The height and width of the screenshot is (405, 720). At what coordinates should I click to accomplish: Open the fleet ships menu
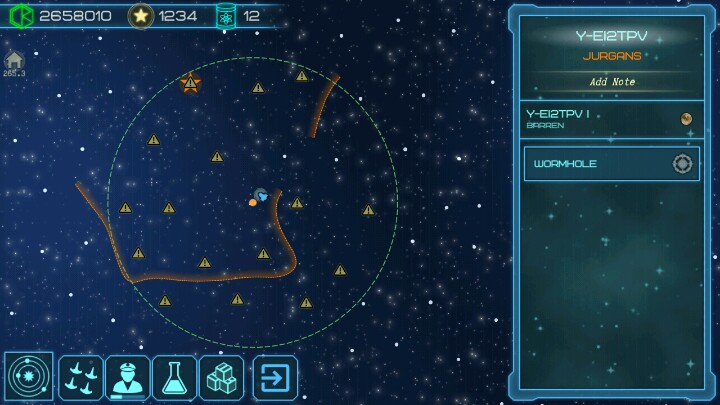point(81,378)
